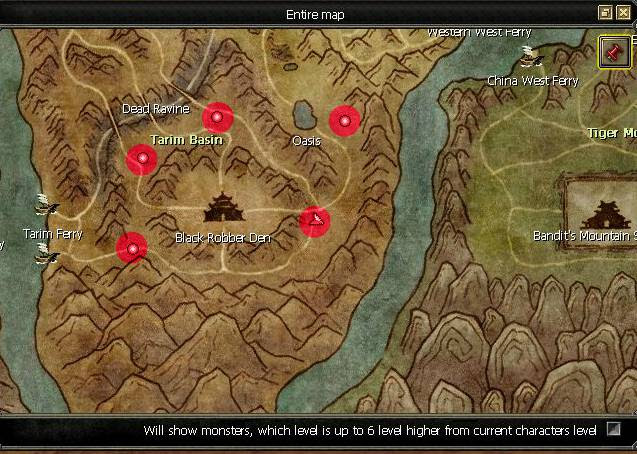
Task: Select the red marker beside Dead Ravine
Action: click(217, 117)
